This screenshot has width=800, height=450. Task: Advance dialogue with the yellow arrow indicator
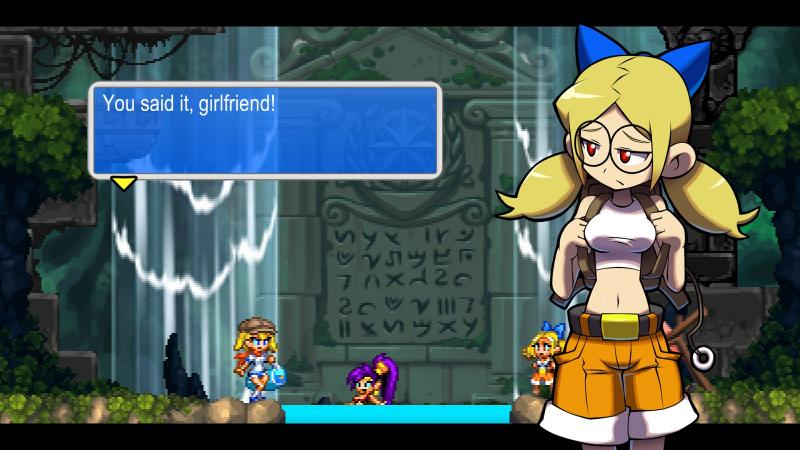[x=123, y=182]
